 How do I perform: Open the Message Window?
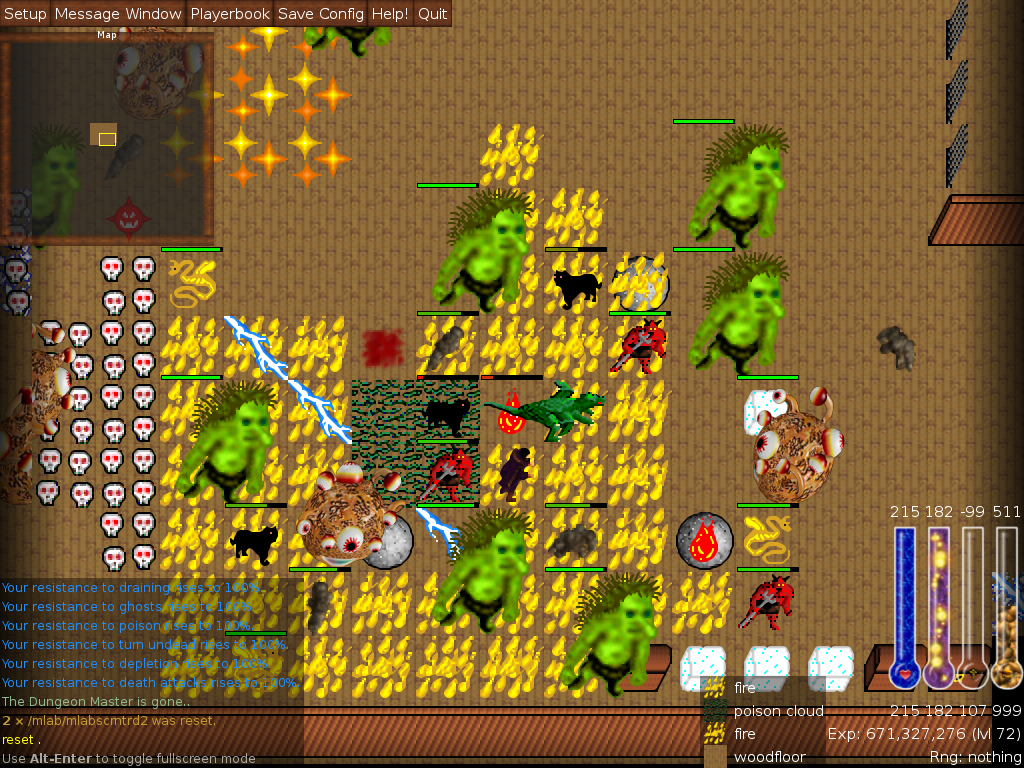[118, 14]
